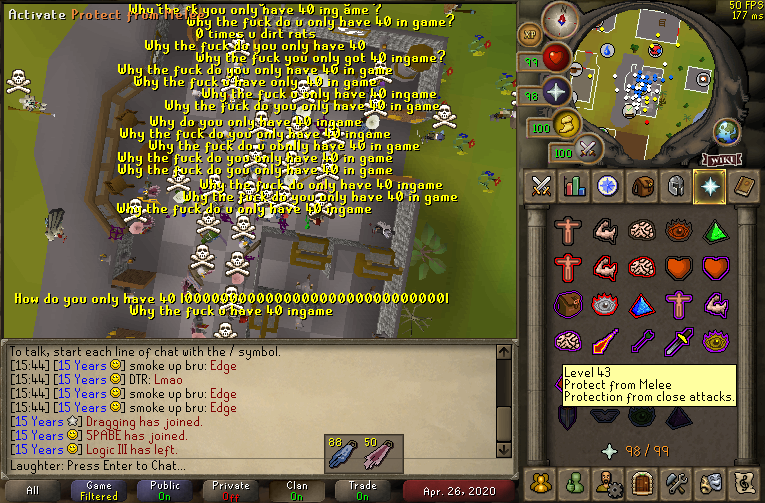This screenshot has height=503, width=765.
Task: Select the Public chat filter button
Action: pos(164,490)
